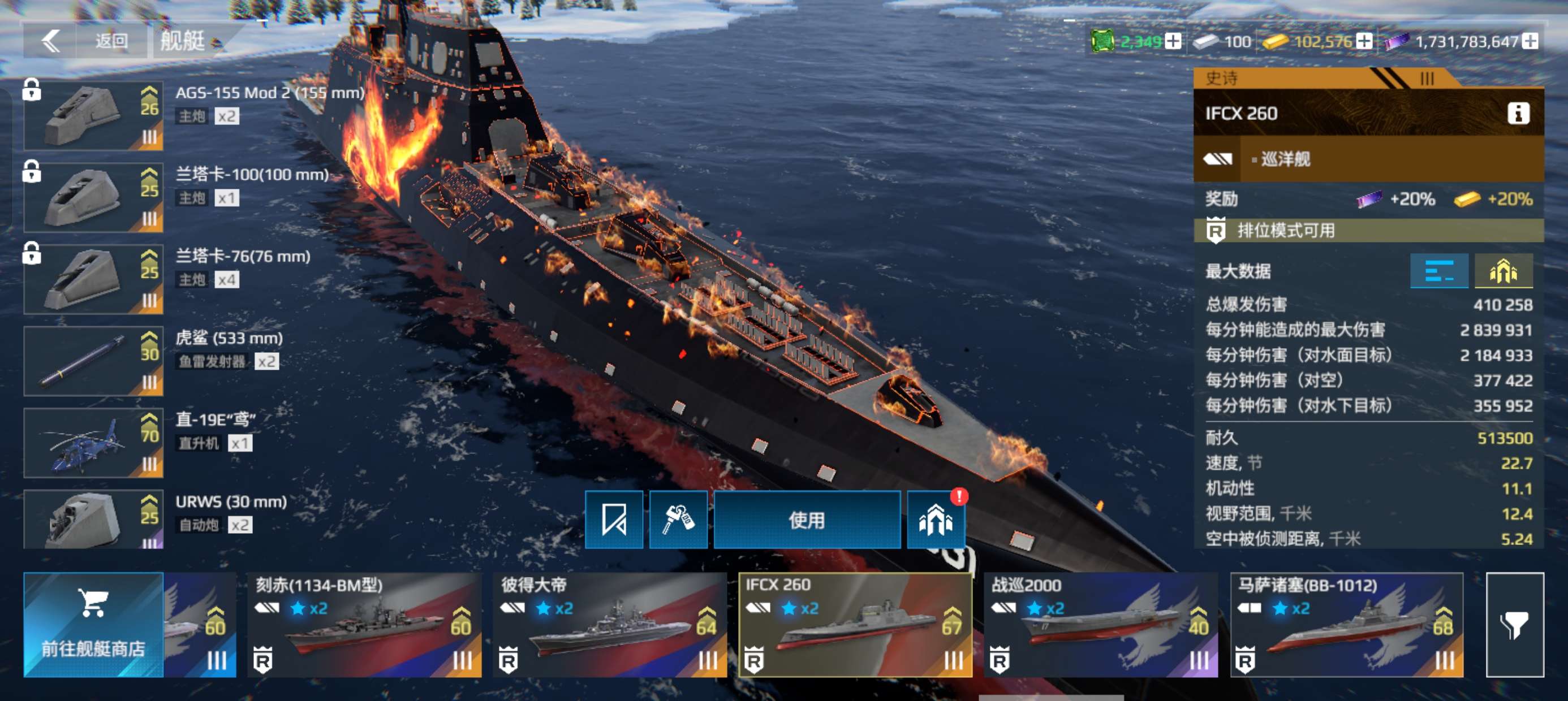Select the 刻赤(1134-BM型) ship card

pos(364,625)
